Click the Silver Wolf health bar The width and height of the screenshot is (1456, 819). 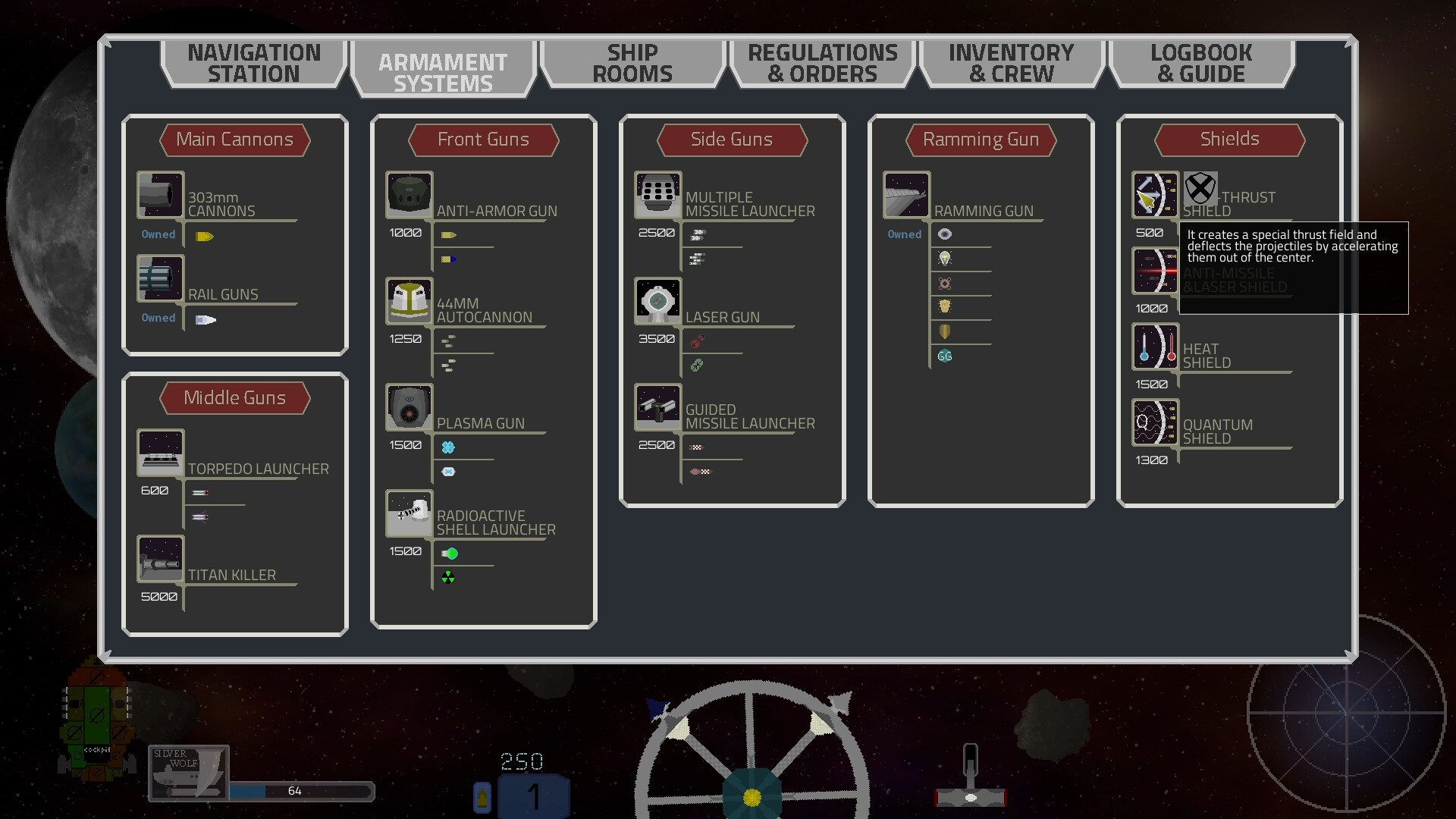[302, 791]
